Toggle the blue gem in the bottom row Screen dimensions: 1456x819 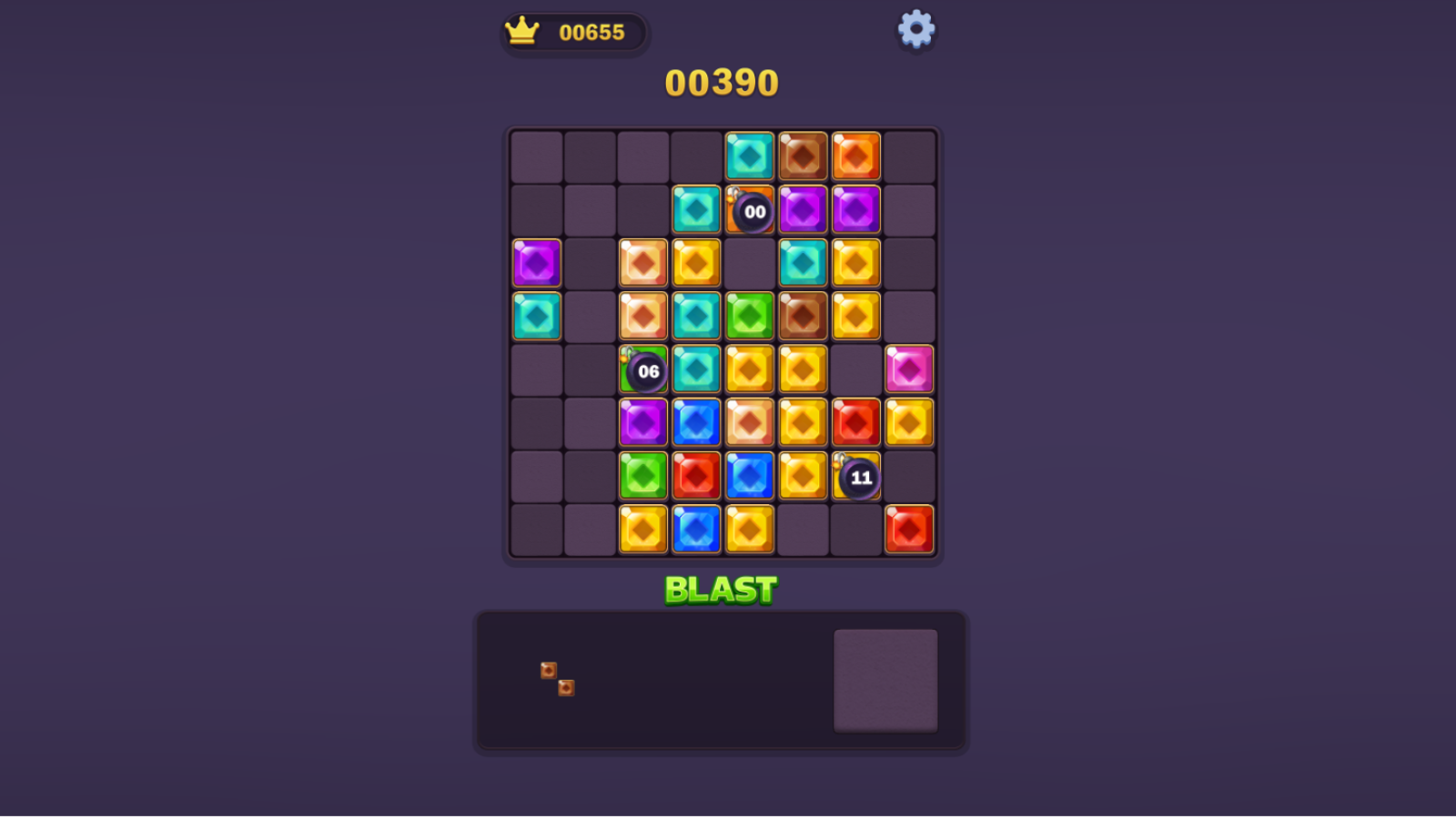[x=696, y=530]
